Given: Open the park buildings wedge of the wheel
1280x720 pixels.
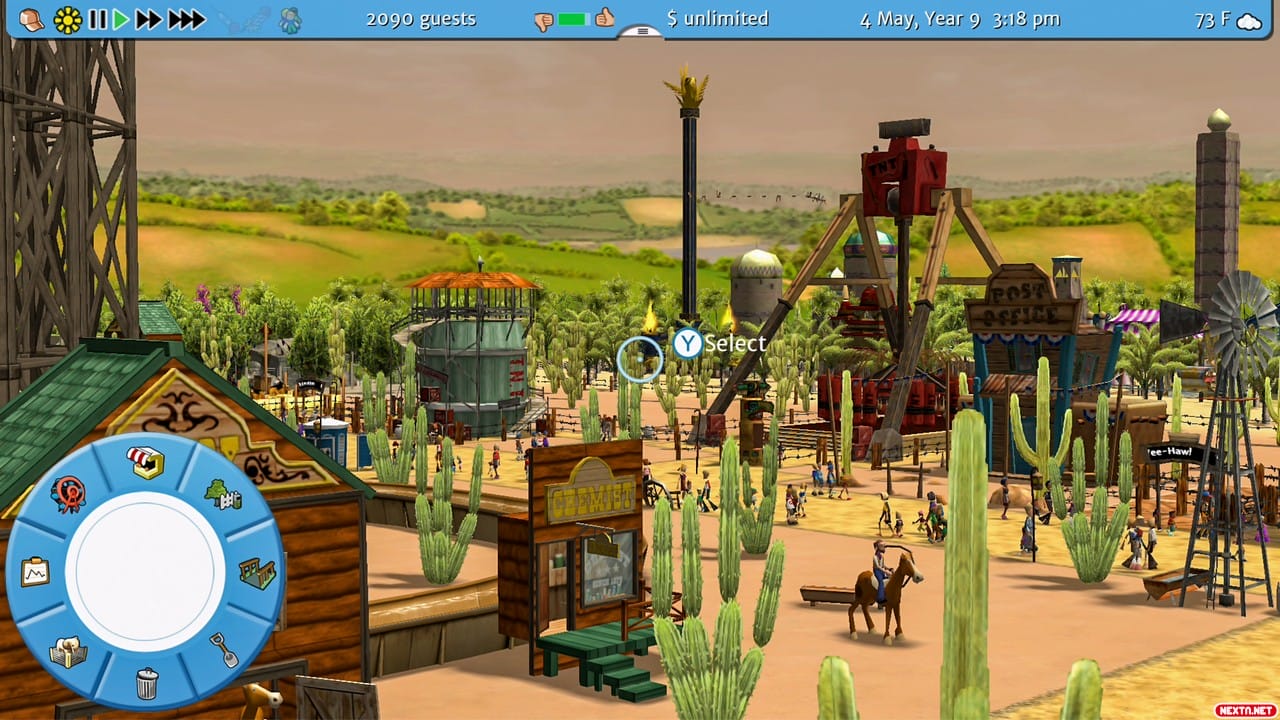Looking at the screenshot, I should click(255, 572).
